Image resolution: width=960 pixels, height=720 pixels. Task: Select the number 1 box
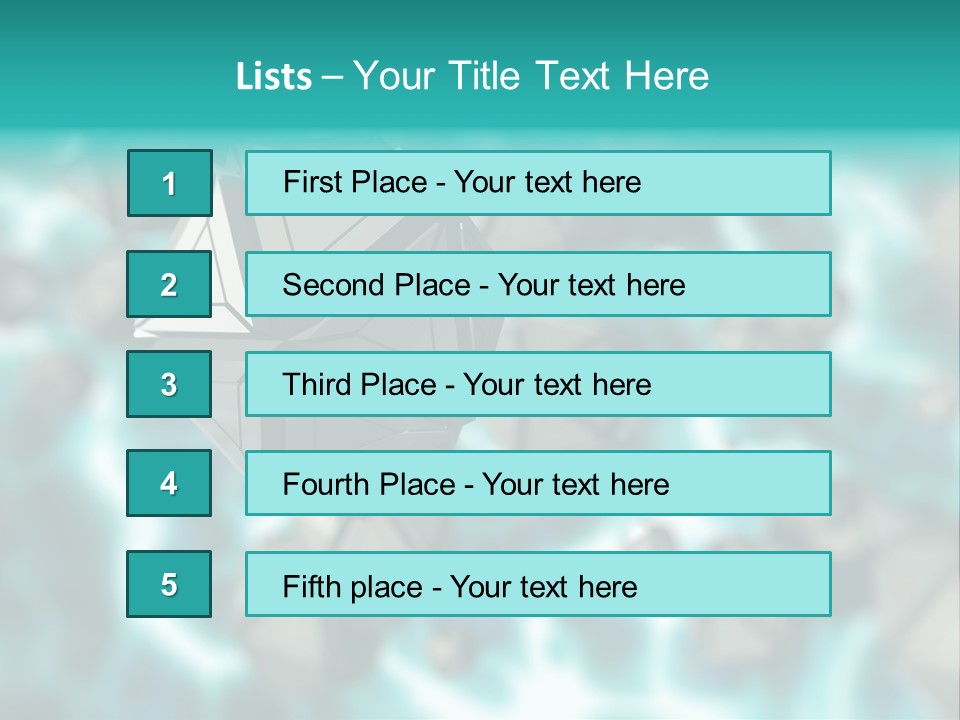[x=170, y=183]
